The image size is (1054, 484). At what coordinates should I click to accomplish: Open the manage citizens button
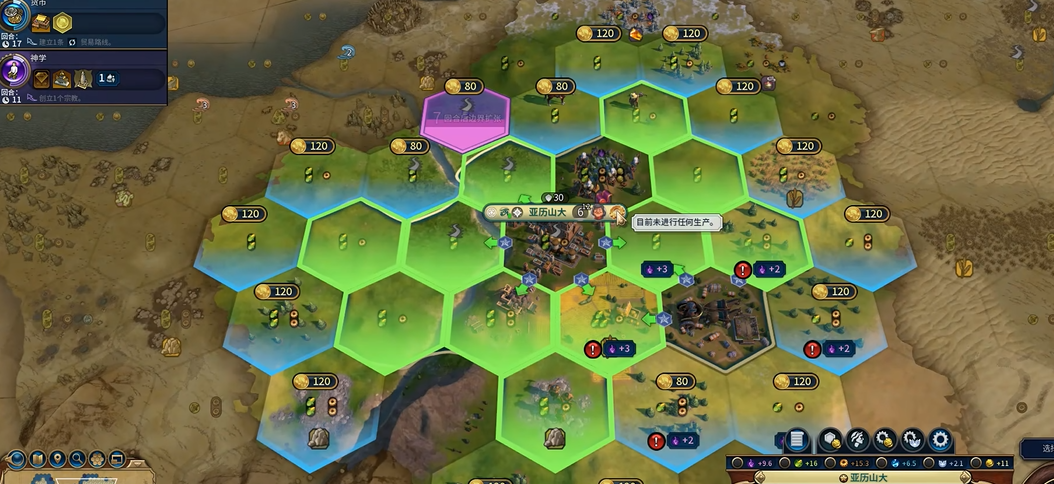pos(857,439)
